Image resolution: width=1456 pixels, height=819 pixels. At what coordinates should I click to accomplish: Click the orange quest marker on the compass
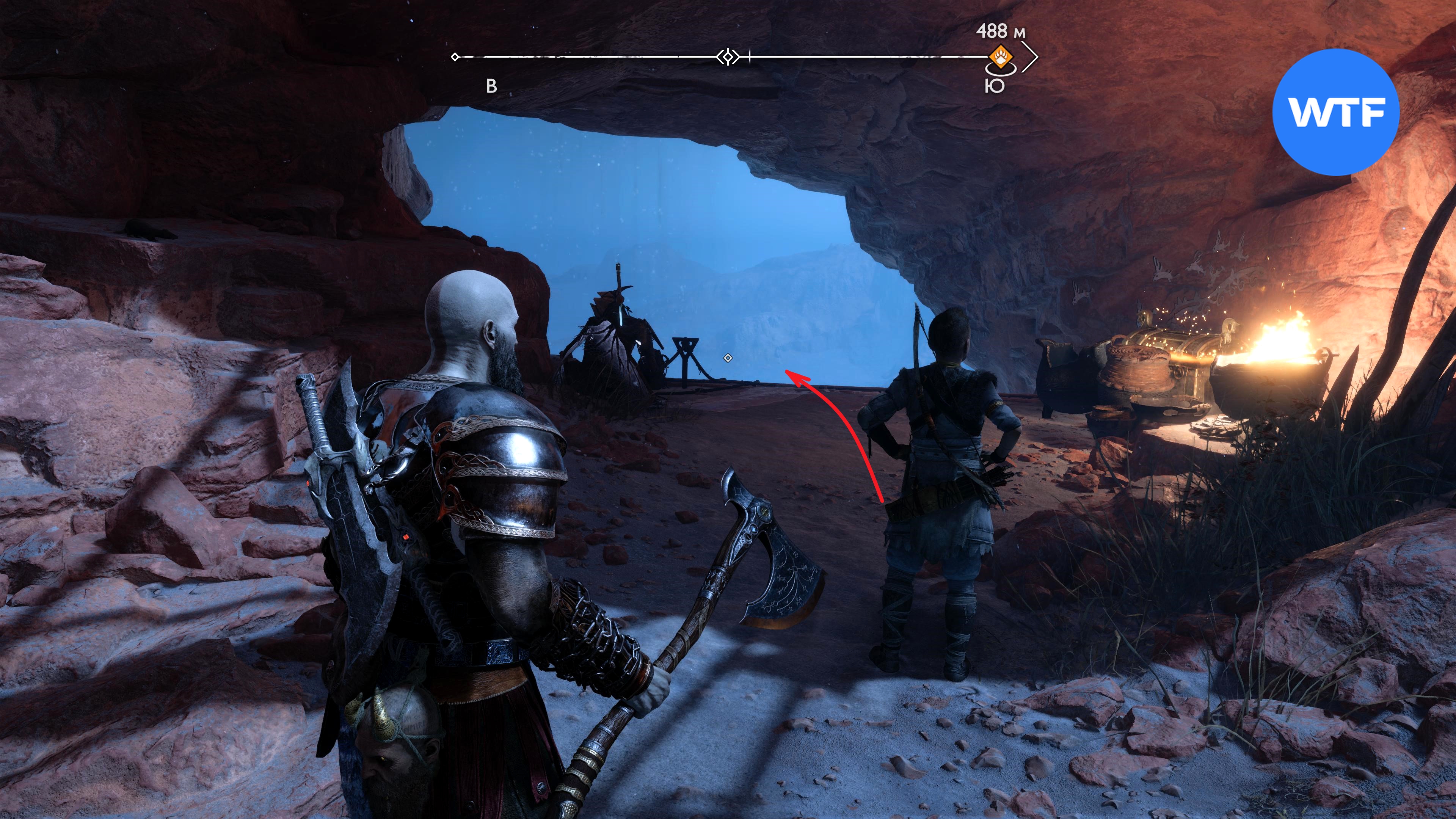coord(1001,57)
